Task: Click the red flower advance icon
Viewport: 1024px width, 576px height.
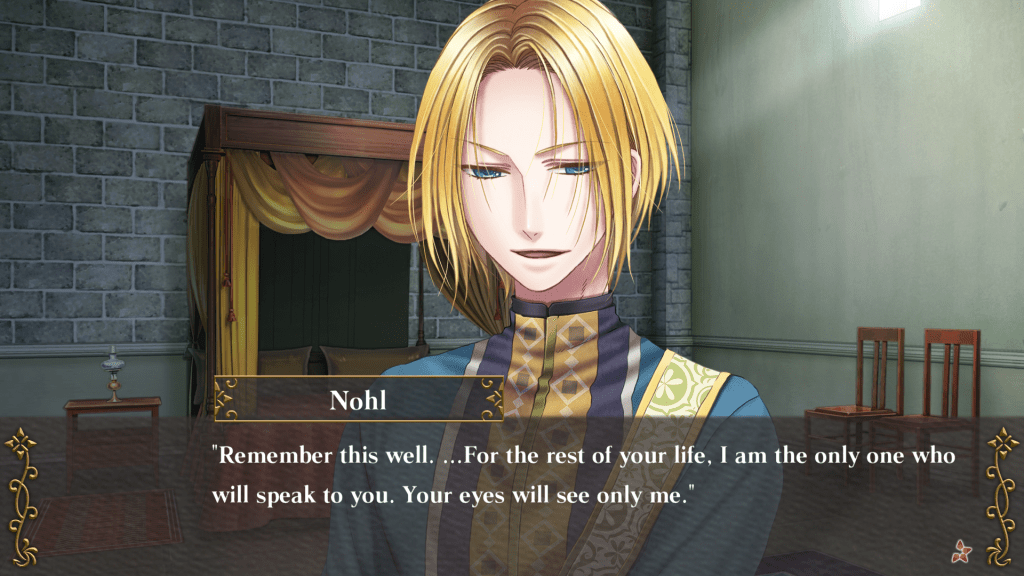Action: pyautogui.click(x=964, y=549)
